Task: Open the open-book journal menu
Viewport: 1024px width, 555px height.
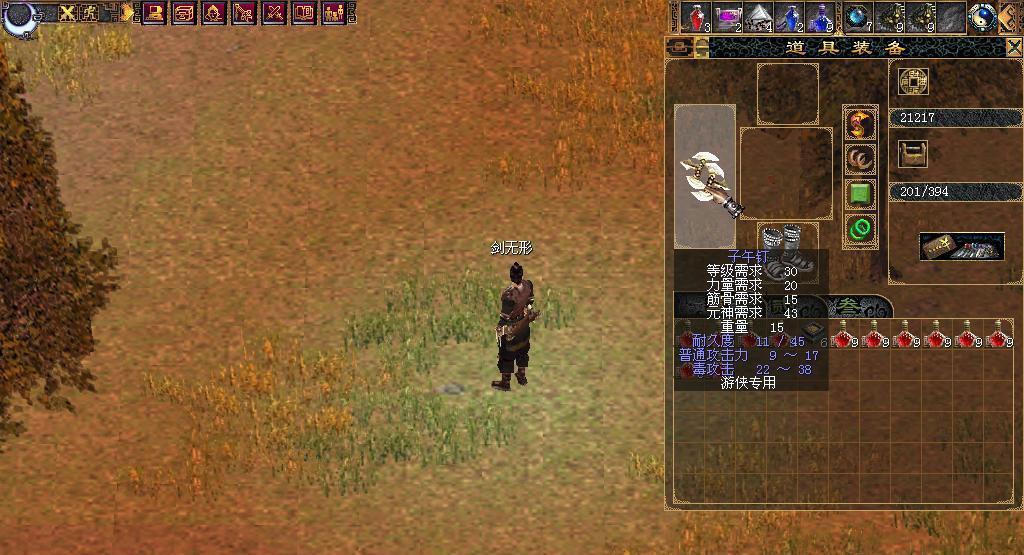Action: 304,13
